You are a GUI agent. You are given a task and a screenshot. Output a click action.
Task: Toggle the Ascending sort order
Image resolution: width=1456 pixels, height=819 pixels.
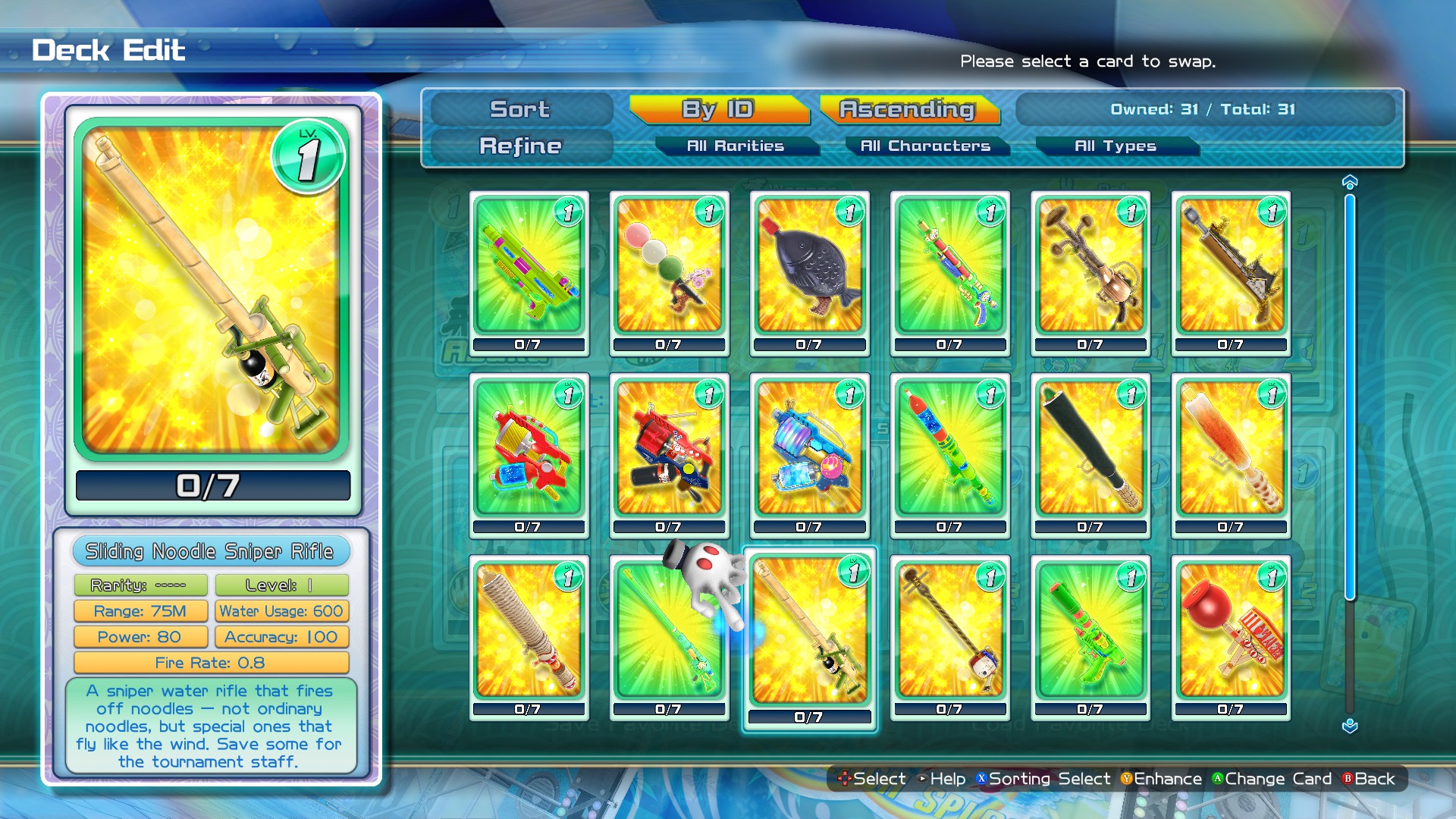[907, 109]
